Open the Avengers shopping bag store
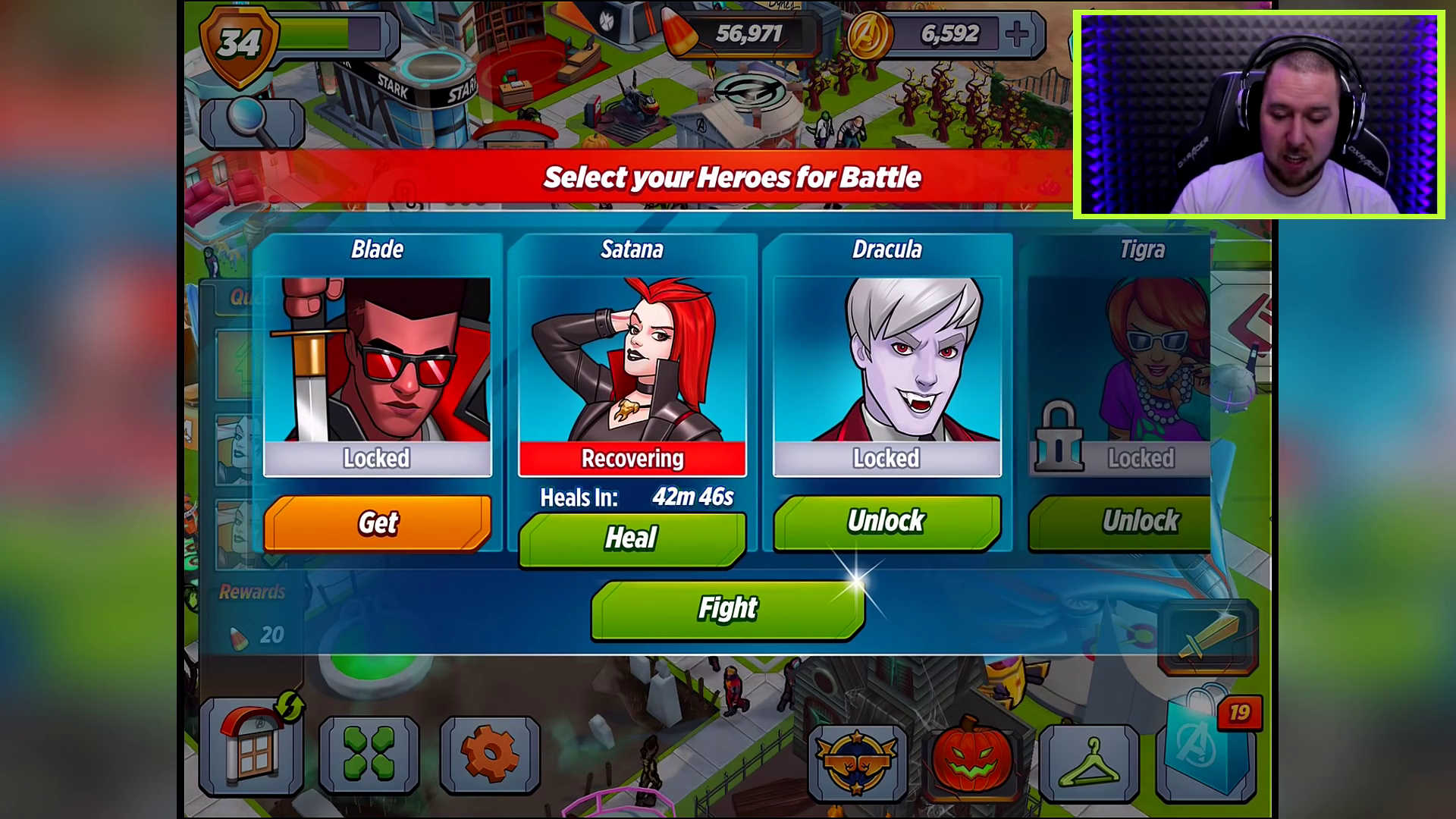This screenshot has height=819, width=1456. coord(1206,747)
